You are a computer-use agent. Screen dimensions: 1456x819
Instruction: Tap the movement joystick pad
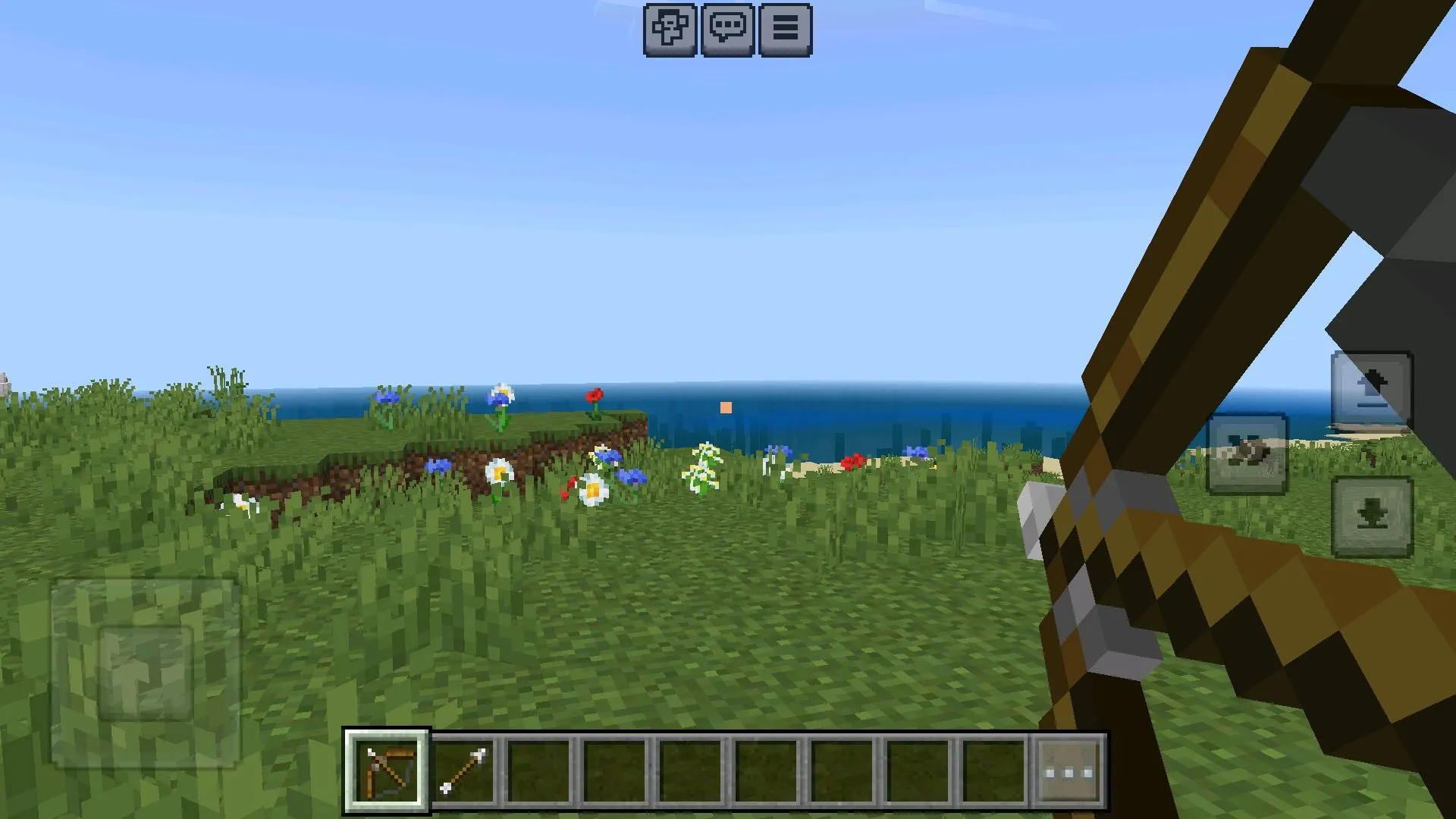click(x=145, y=673)
